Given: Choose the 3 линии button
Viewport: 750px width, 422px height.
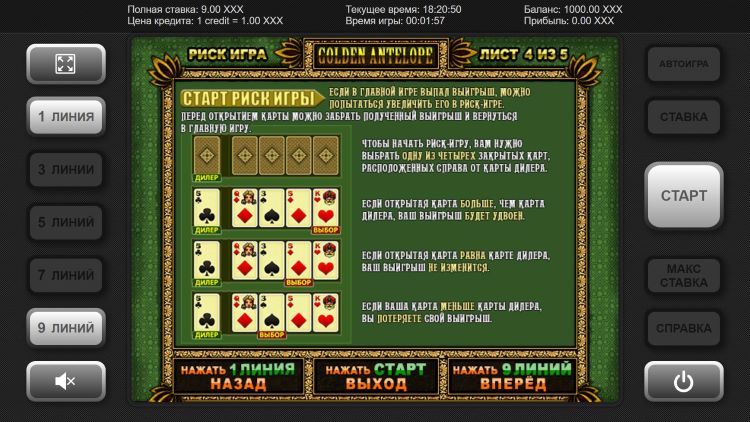Looking at the screenshot, I should click(x=65, y=170).
